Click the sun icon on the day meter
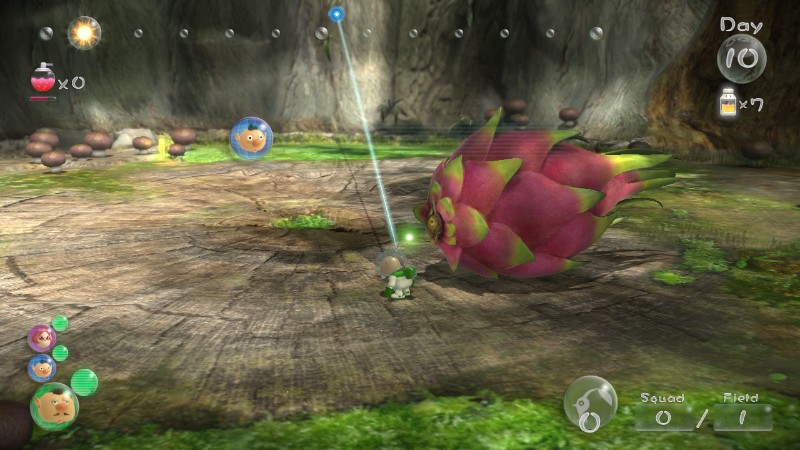Image resolution: width=800 pixels, height=450 pixels. coord(84,33)
